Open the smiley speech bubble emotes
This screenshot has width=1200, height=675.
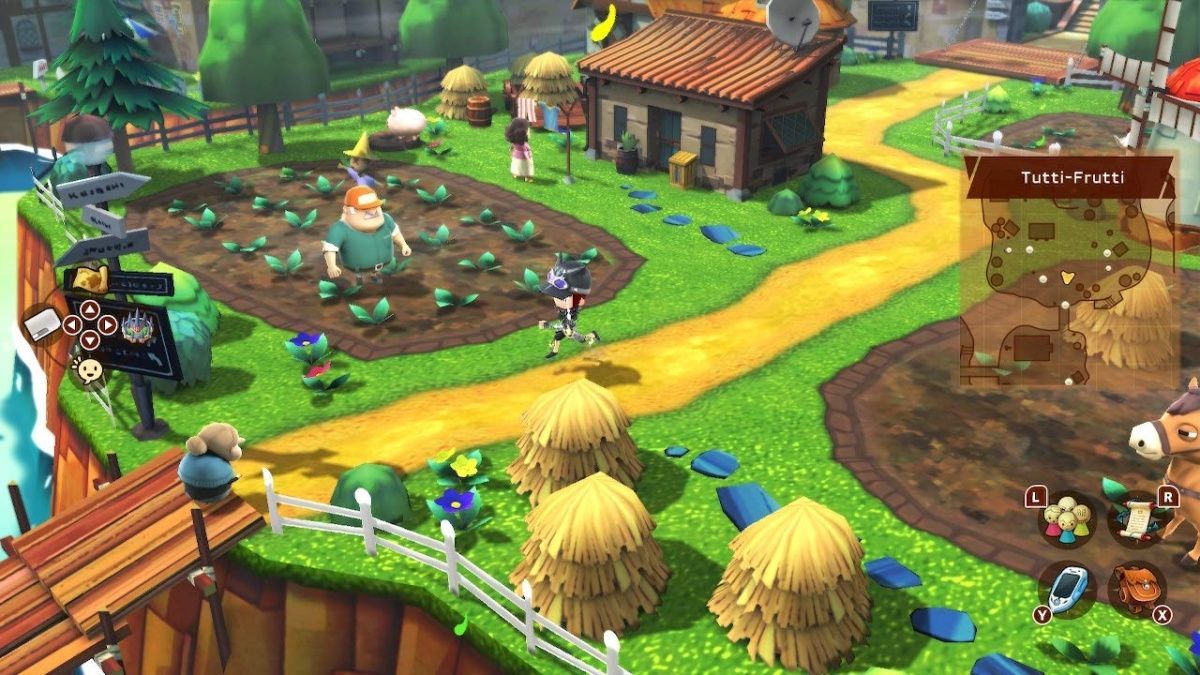pos(90,372)
